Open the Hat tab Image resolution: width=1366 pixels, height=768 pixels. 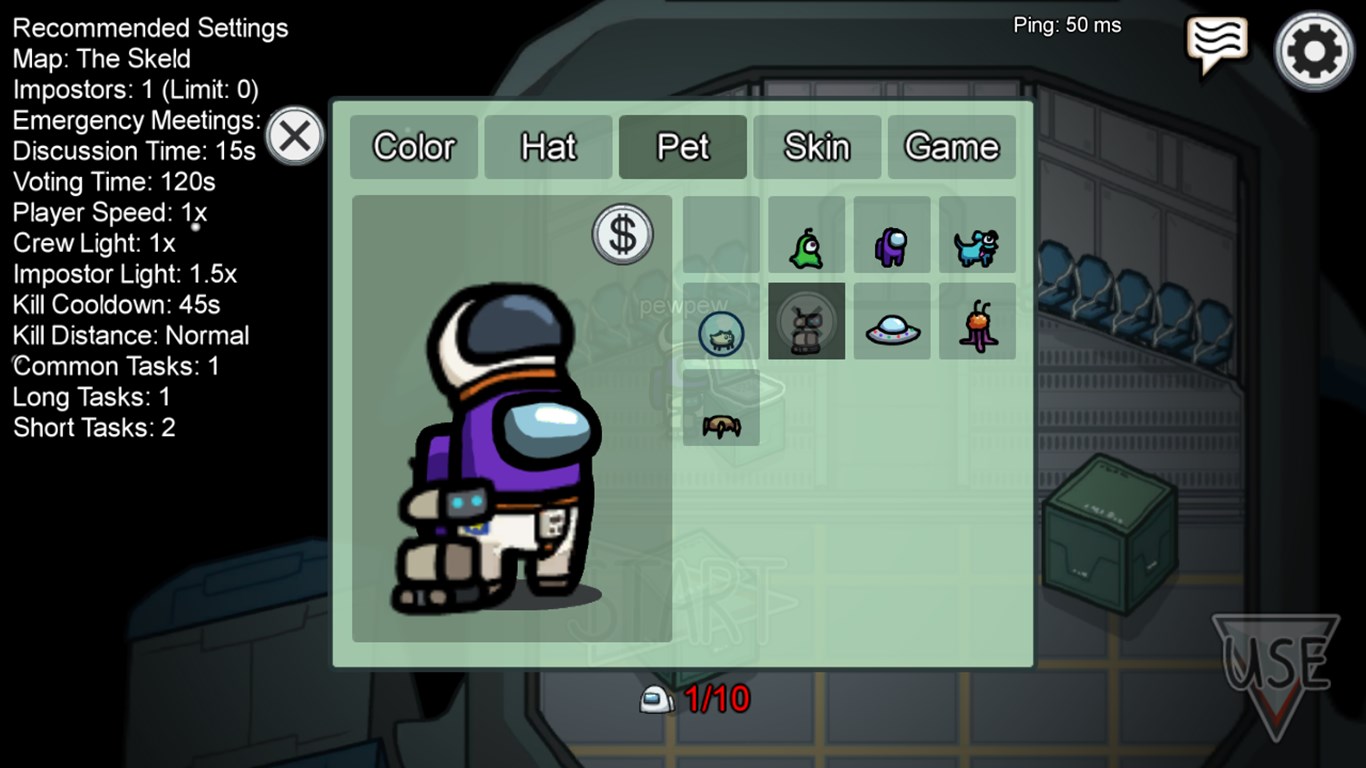click(548, 146)
